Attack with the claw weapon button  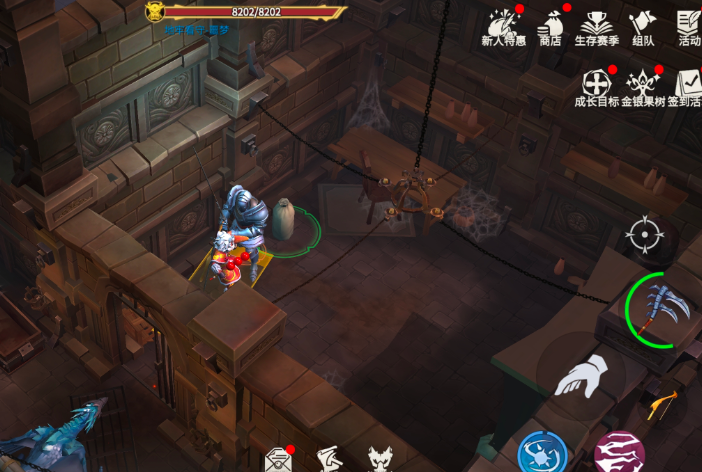click(661, 307)
